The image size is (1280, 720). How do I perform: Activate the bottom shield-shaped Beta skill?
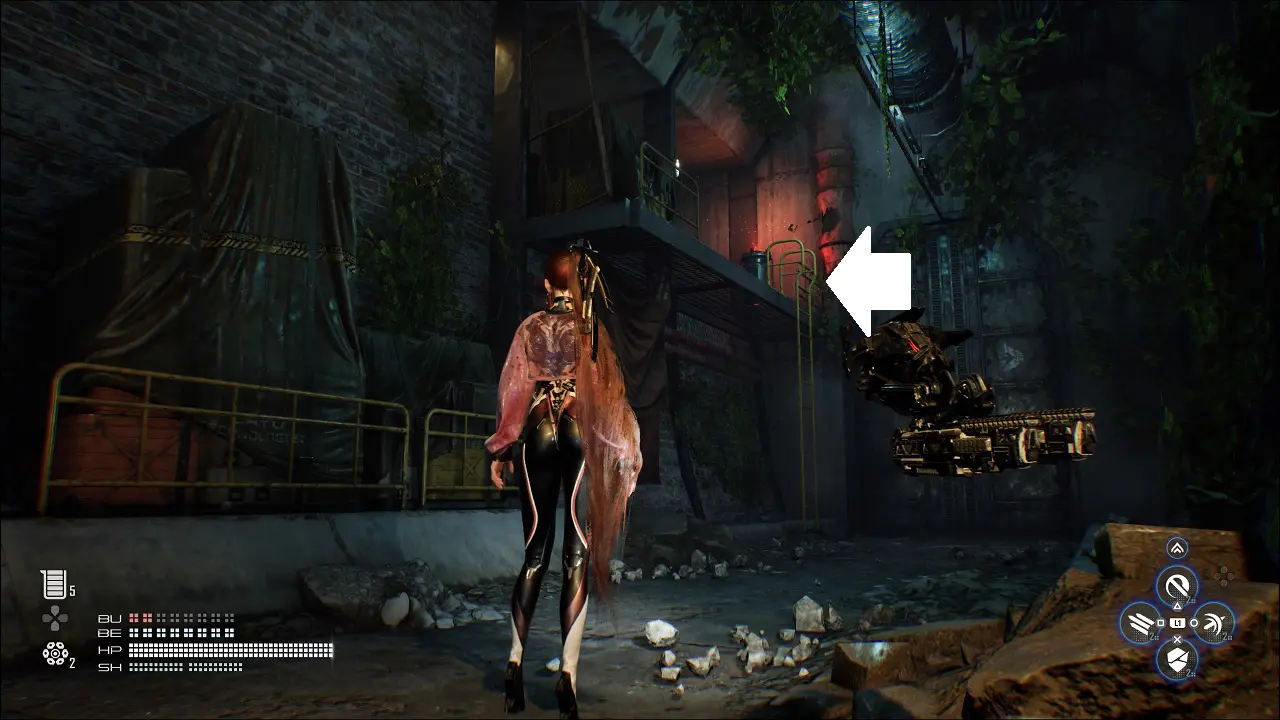[x=1177, y=660]
